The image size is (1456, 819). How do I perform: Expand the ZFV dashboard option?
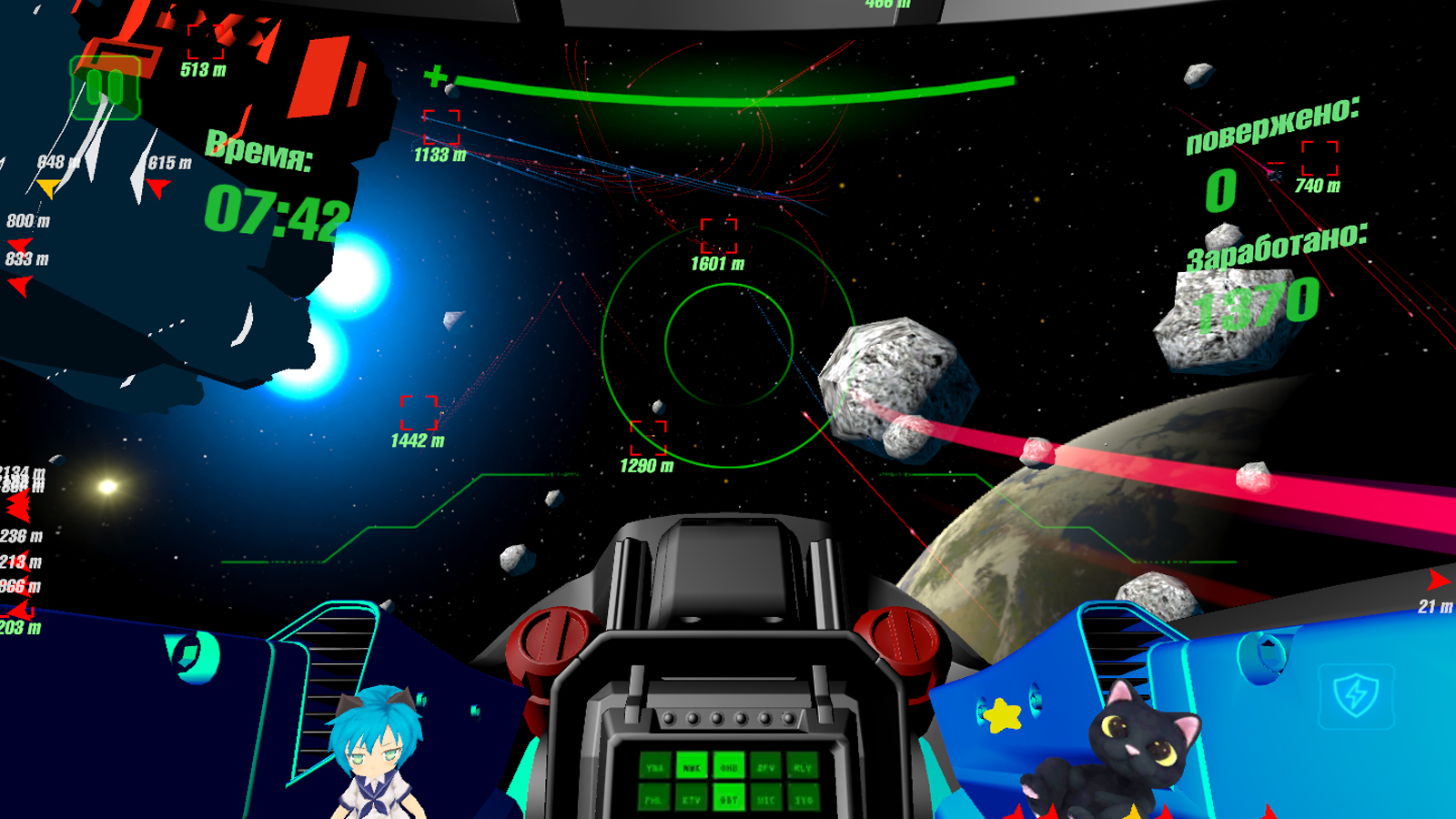click(764, 767)
